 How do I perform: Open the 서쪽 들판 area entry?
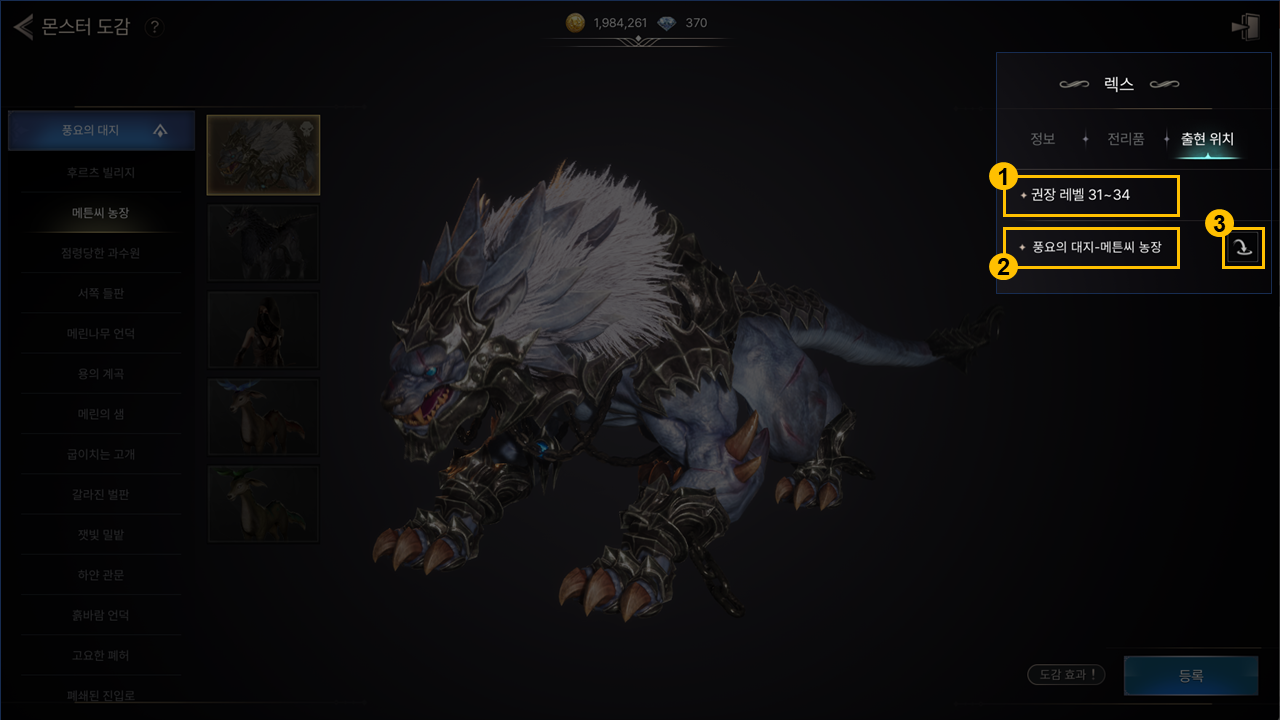pos(100,293)
